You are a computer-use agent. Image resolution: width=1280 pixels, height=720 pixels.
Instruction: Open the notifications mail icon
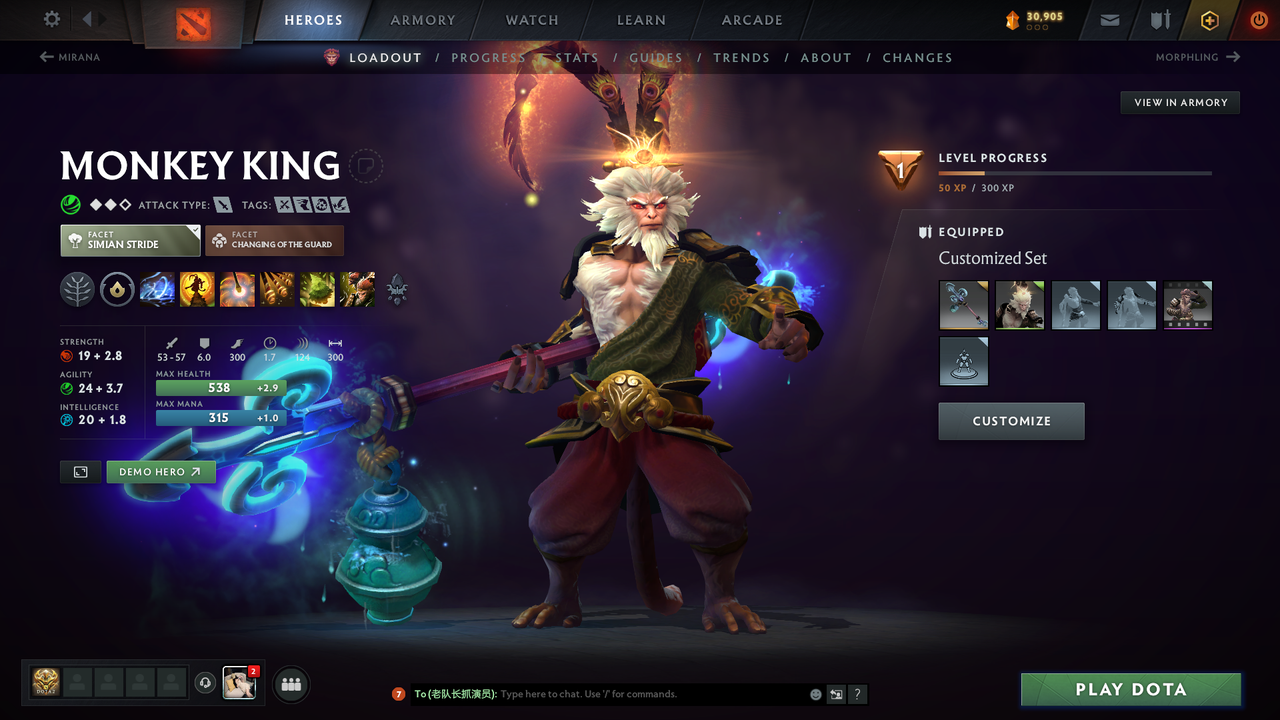click(x=1109, y=19)
